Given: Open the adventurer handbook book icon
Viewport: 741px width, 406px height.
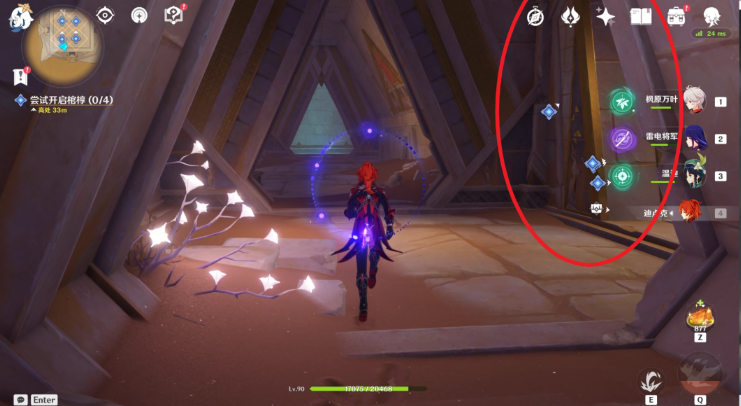Looking at the screenshot, I should pyautogui.click(x=640, y=16).
